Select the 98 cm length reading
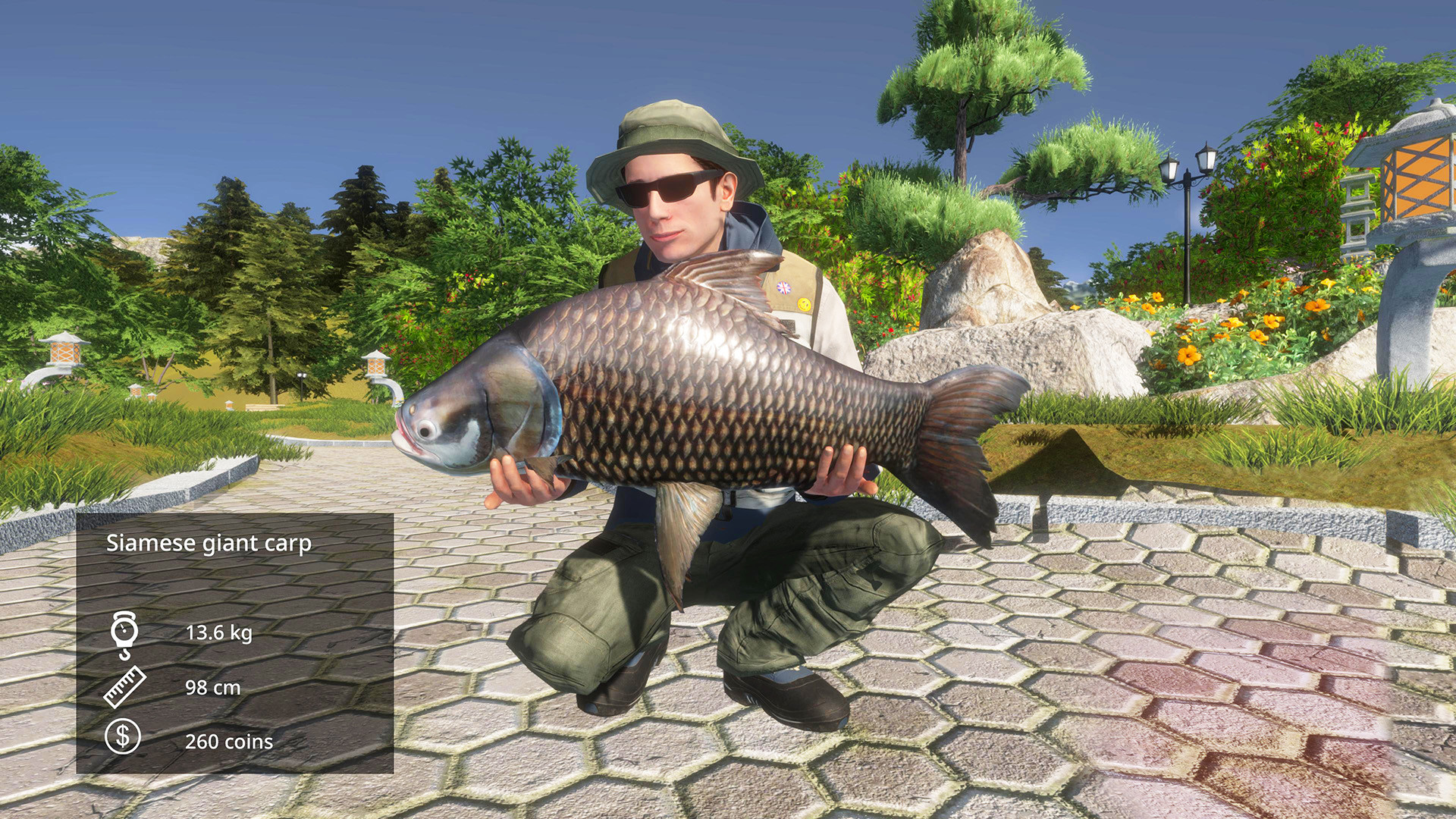The height and width of the screenshot is (819, 1456). [x=214, y=689]
